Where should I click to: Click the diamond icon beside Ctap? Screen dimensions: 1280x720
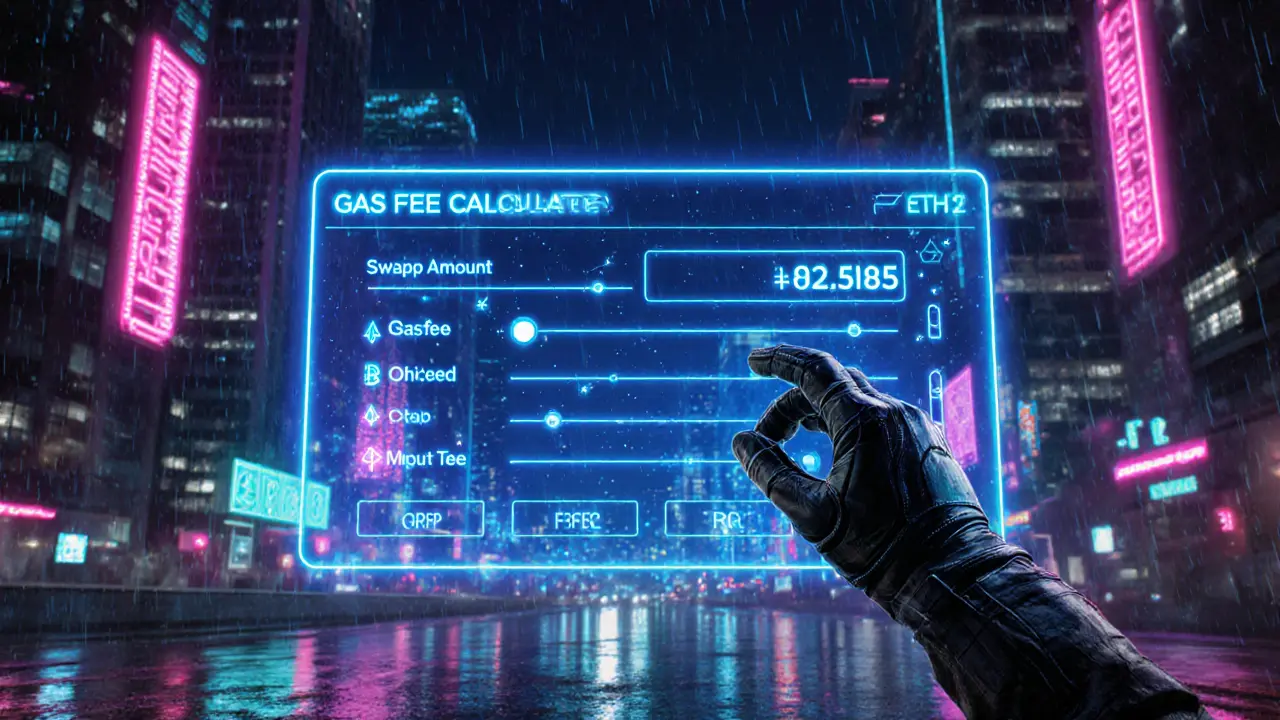[x=371, y=417]
